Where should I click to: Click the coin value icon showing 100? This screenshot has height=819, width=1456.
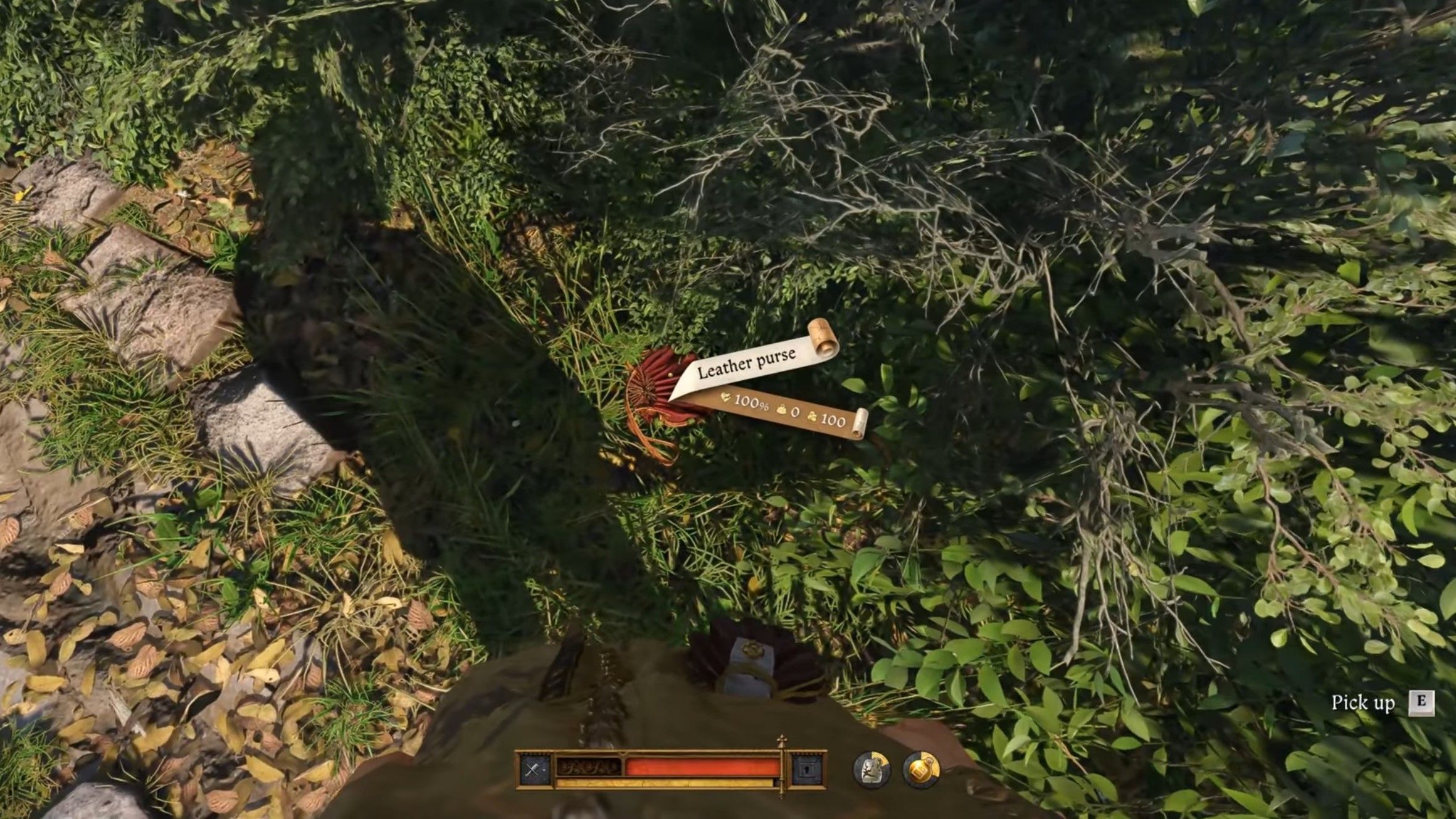(x=813, y=417)
